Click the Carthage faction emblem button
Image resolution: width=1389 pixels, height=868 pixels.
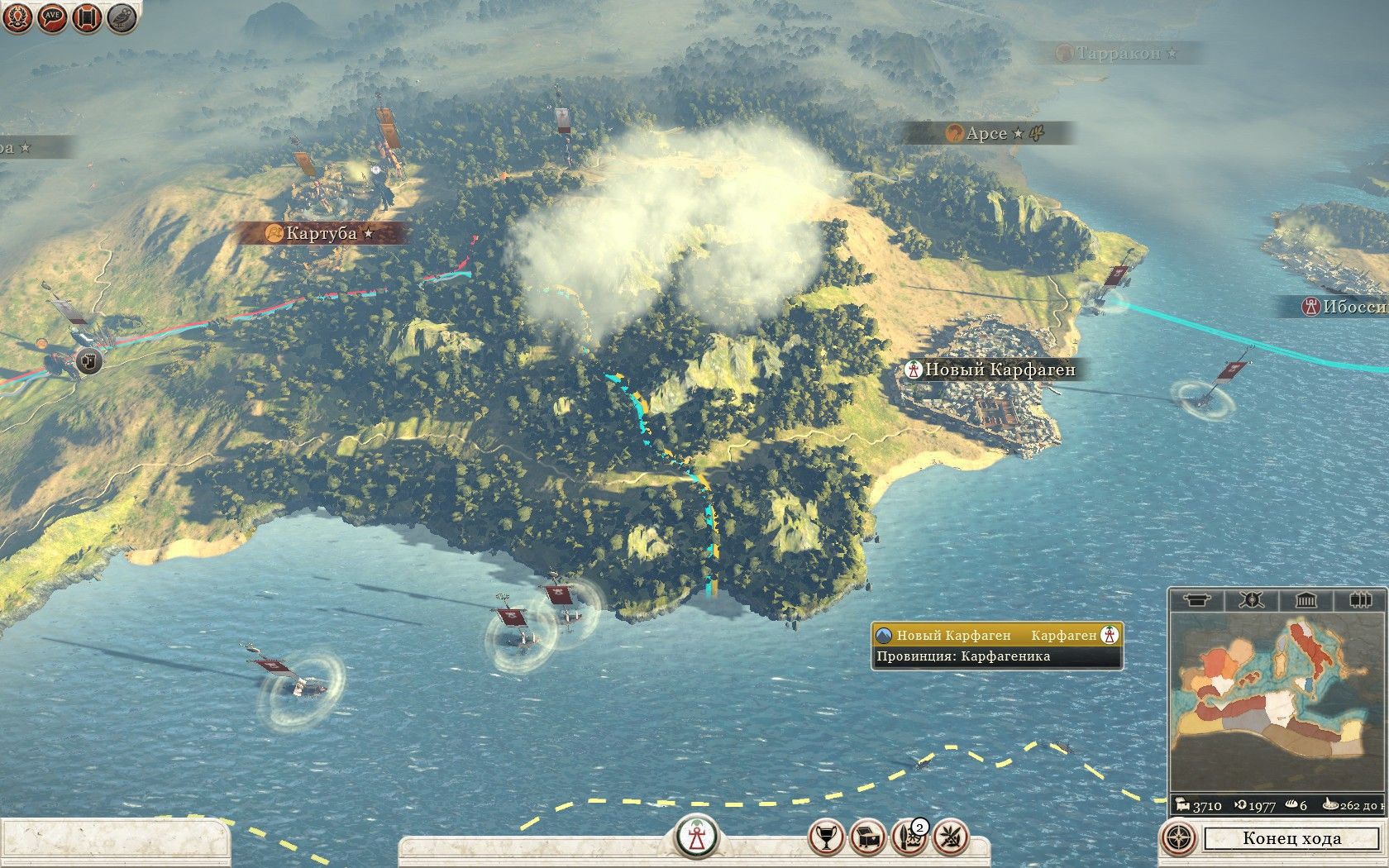(x=695, y=837)
